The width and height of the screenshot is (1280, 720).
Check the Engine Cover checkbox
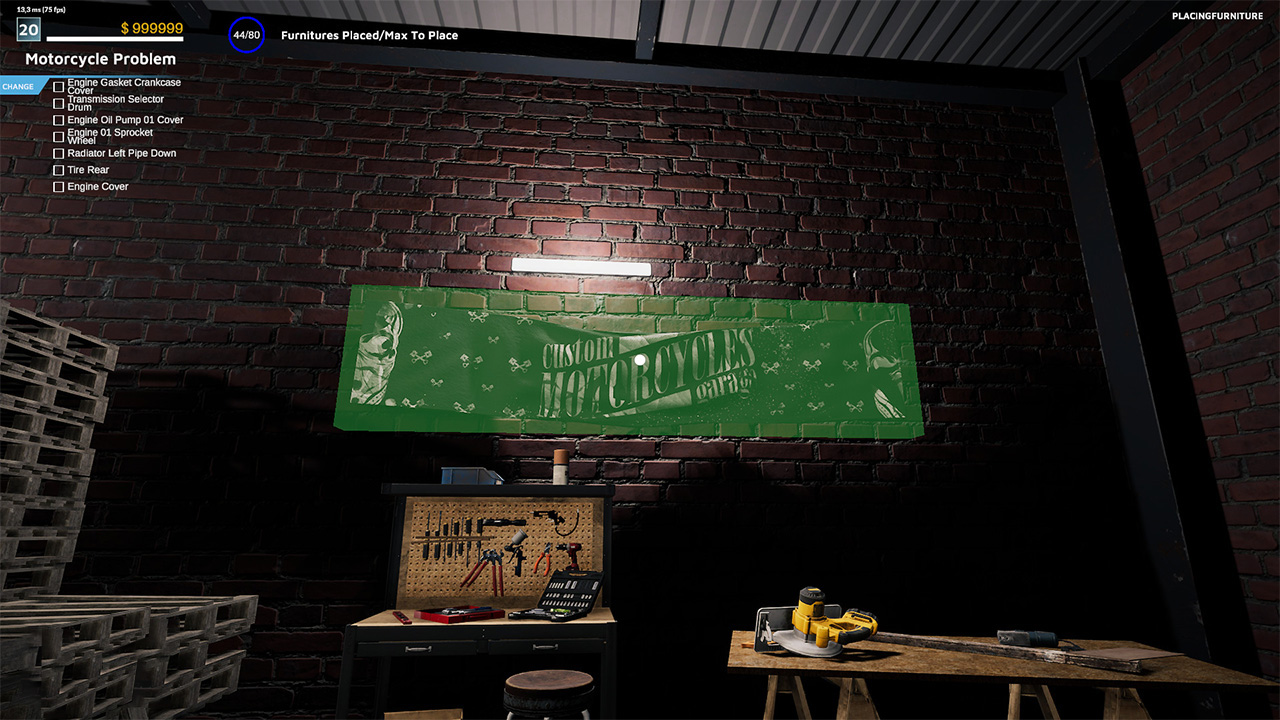58,187
